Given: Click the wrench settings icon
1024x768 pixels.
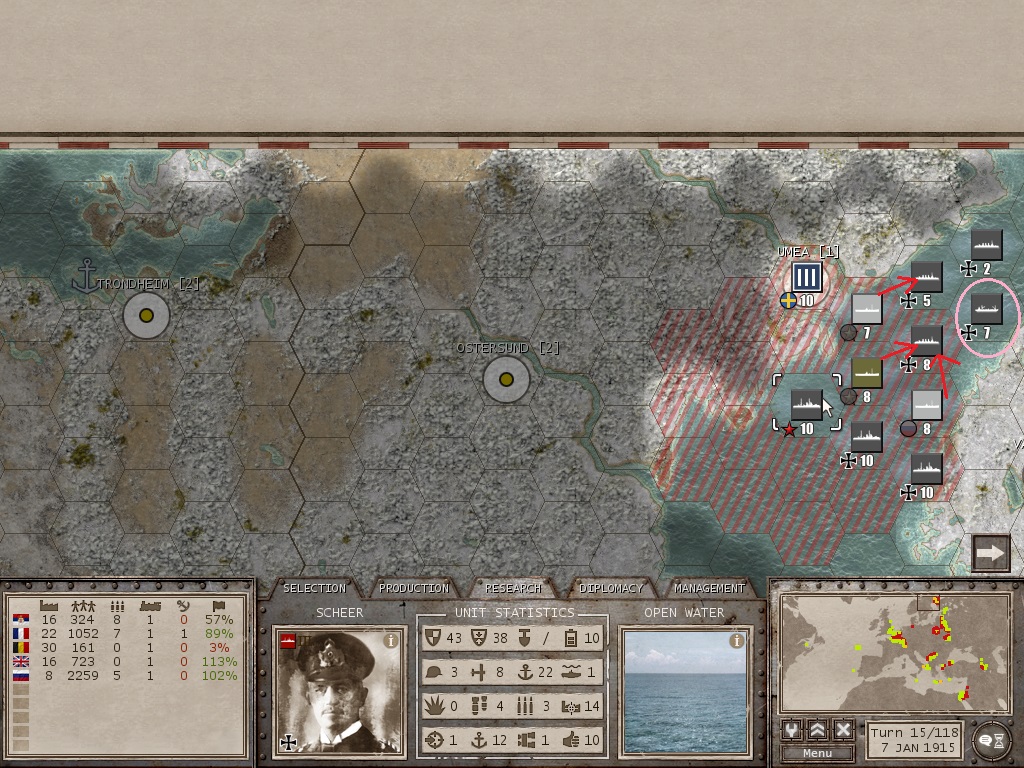Looking at the screenshot, I should [792, 730].
